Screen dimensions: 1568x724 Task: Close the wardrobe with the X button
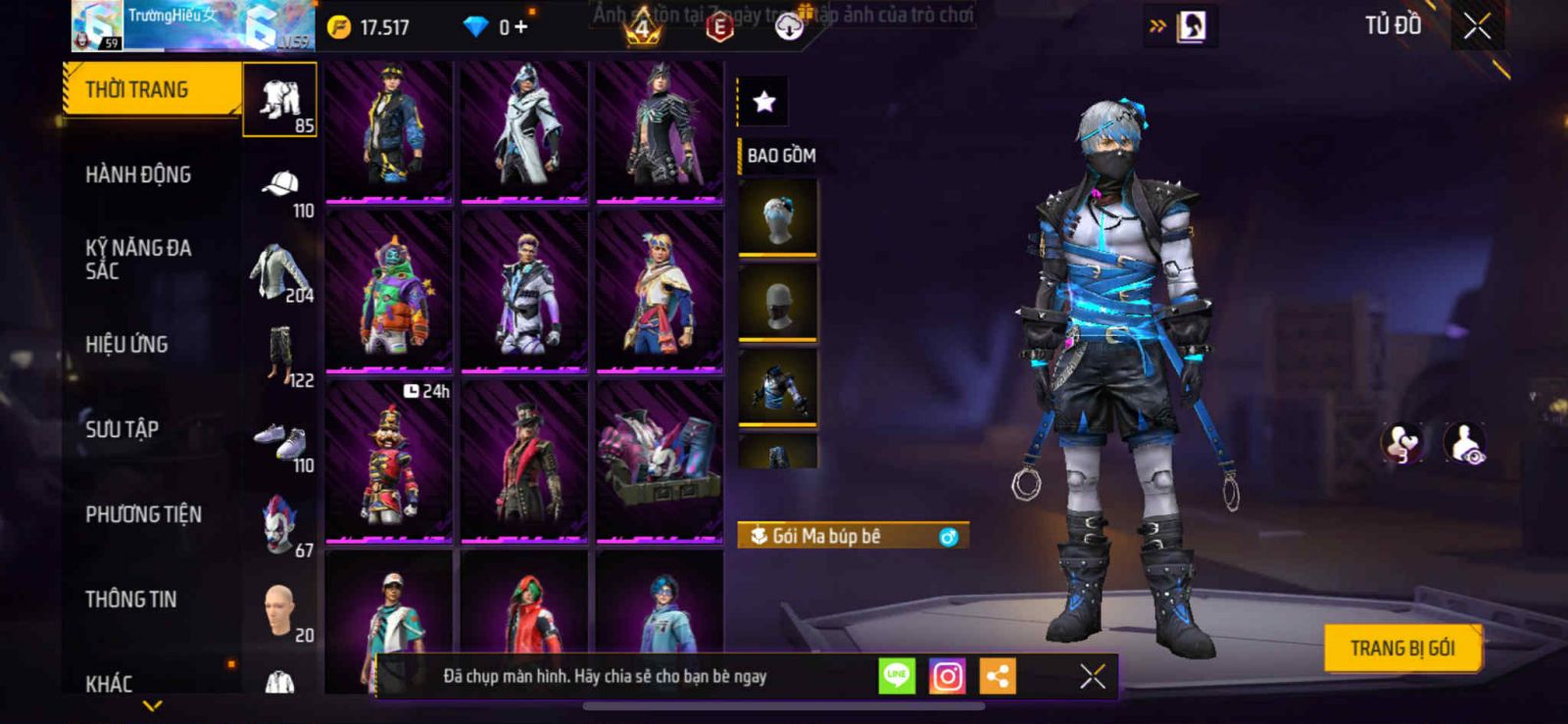(x=1477, y=26)
